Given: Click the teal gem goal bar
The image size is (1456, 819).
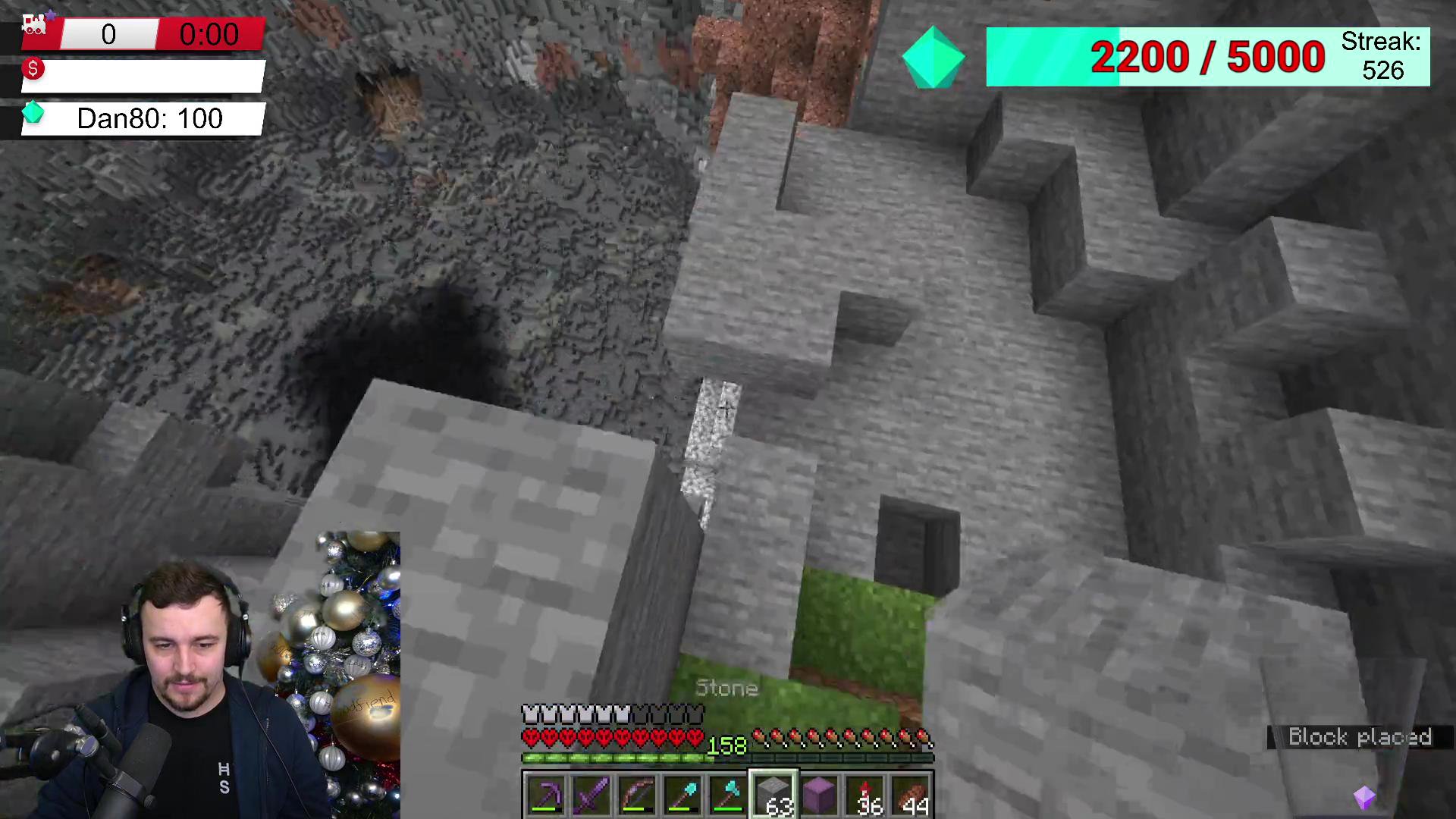Looking at the screenshot, I should click(1207, 58).
